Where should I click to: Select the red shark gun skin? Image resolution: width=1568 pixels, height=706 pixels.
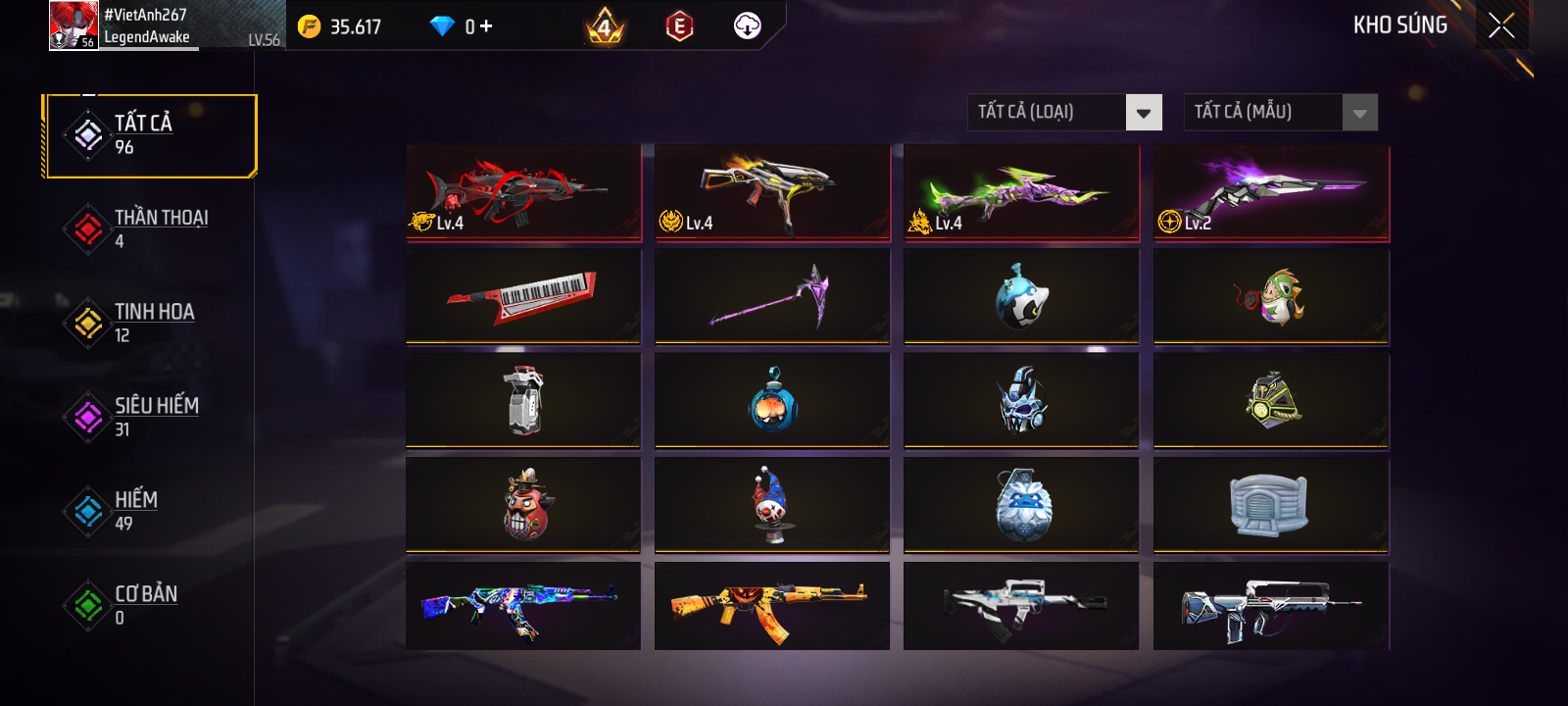[x=523, y=192]
